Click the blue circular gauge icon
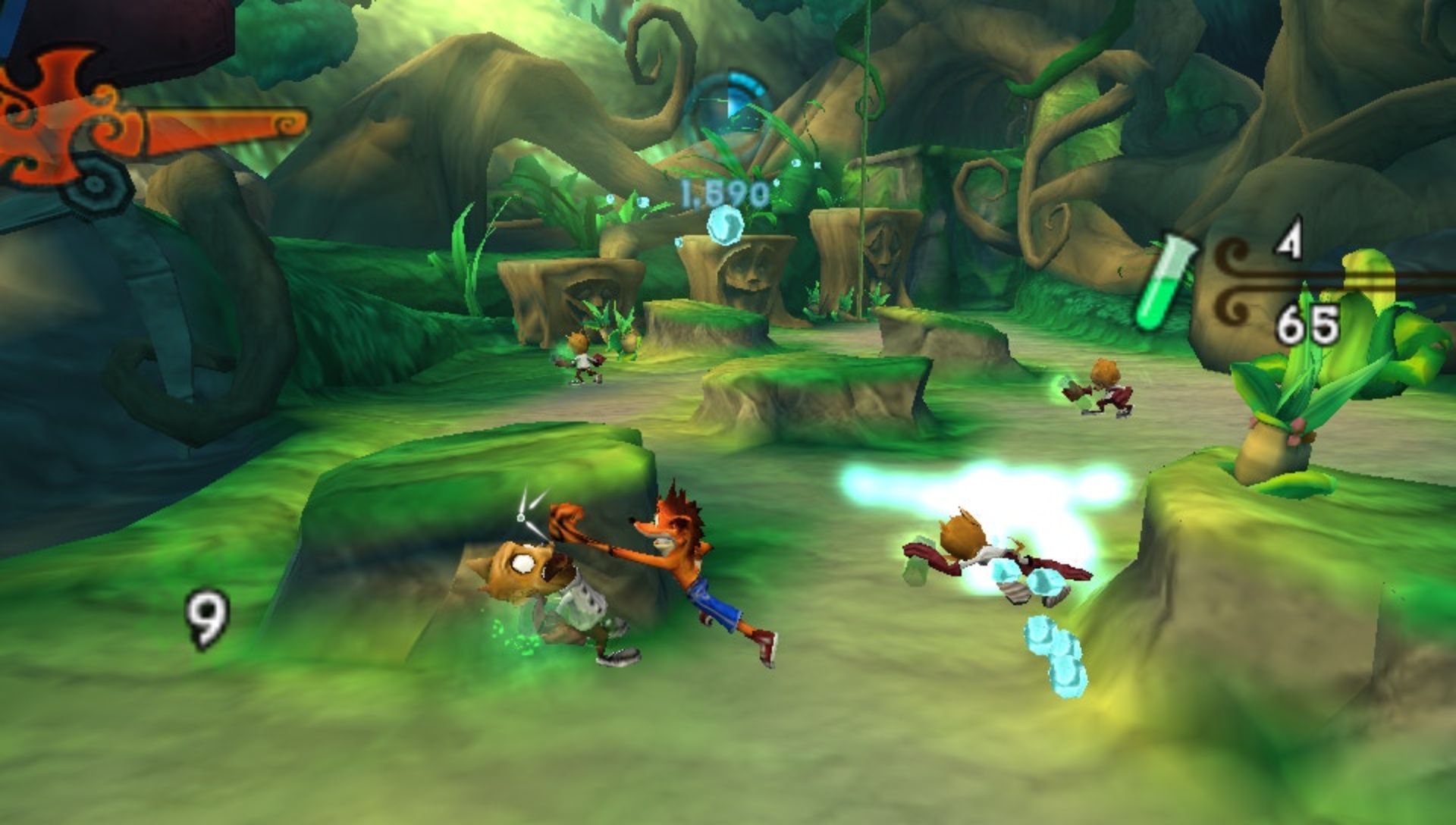The height and width of the screenshot is (825, 1456). coord(726,107)
